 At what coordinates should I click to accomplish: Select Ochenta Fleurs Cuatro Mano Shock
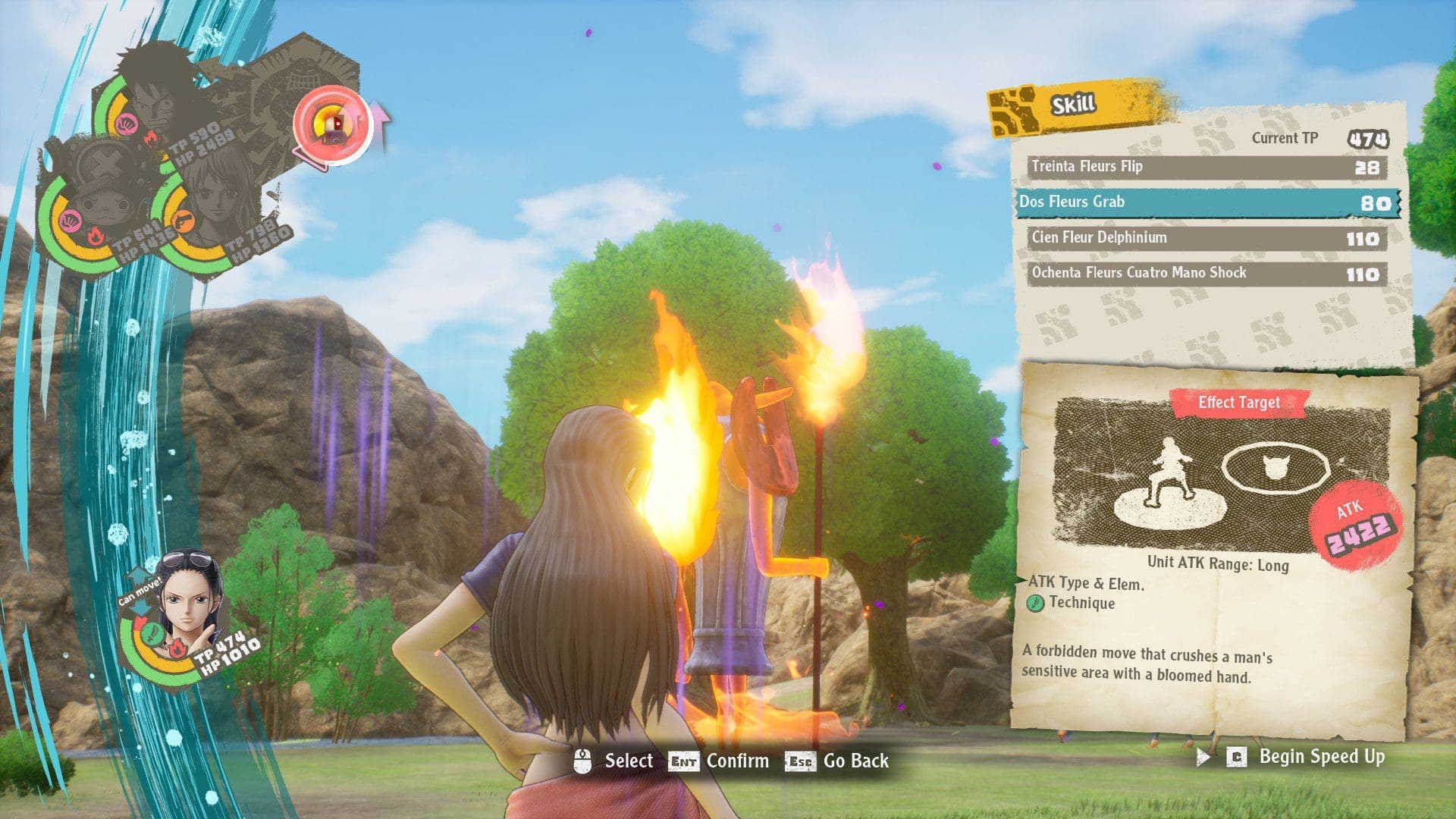pyautogui.click(x=1207, y=274)
